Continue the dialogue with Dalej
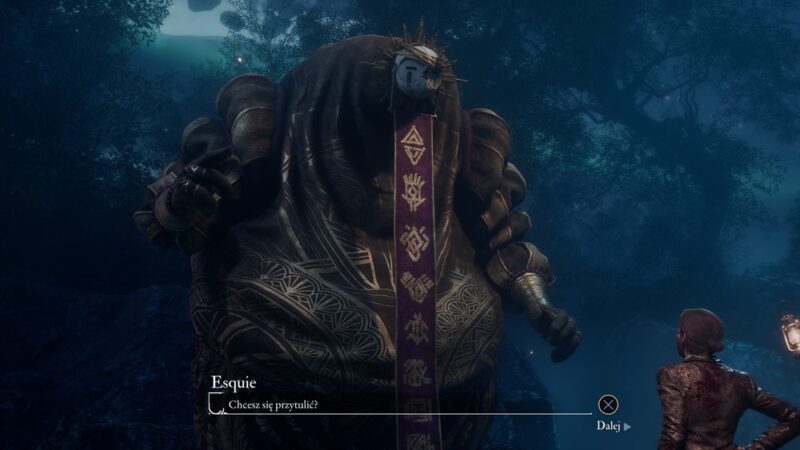800x450 pixels. (x=613, y=424)
